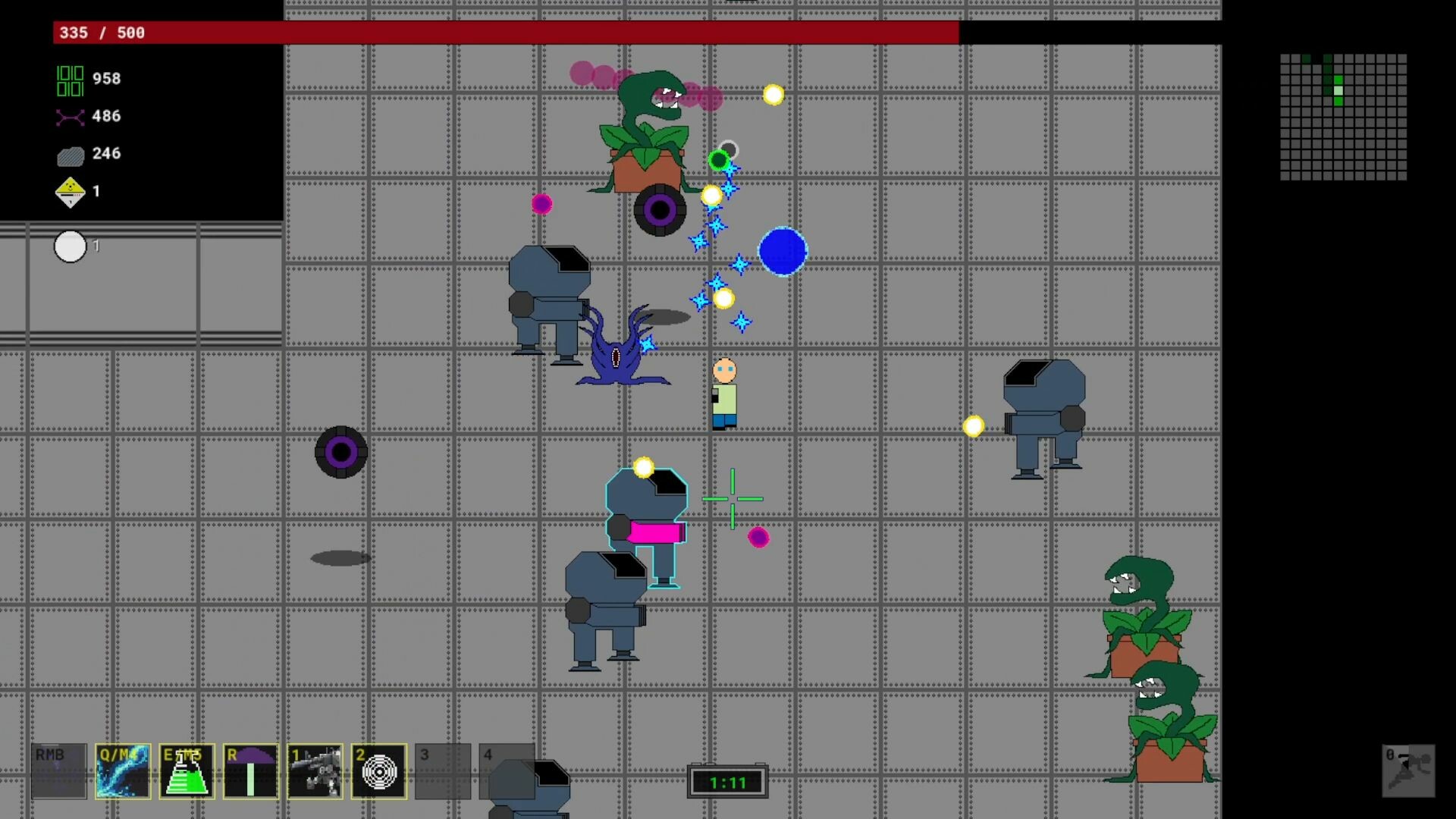Viewport: 1456px width, 819px height.
Task: Click the 1:11 countdown timer display
Action: tap(727, 782)
